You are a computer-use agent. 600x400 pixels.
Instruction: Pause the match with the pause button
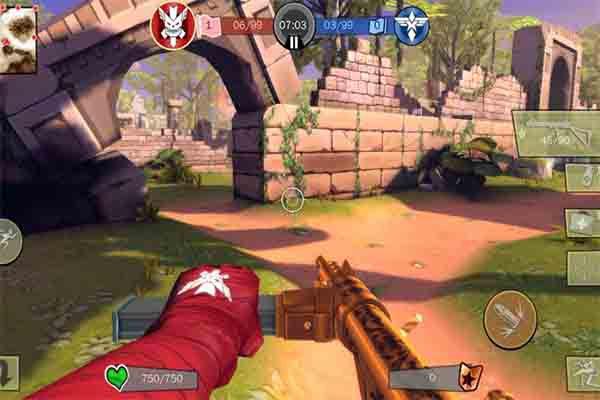coord(294,42)
